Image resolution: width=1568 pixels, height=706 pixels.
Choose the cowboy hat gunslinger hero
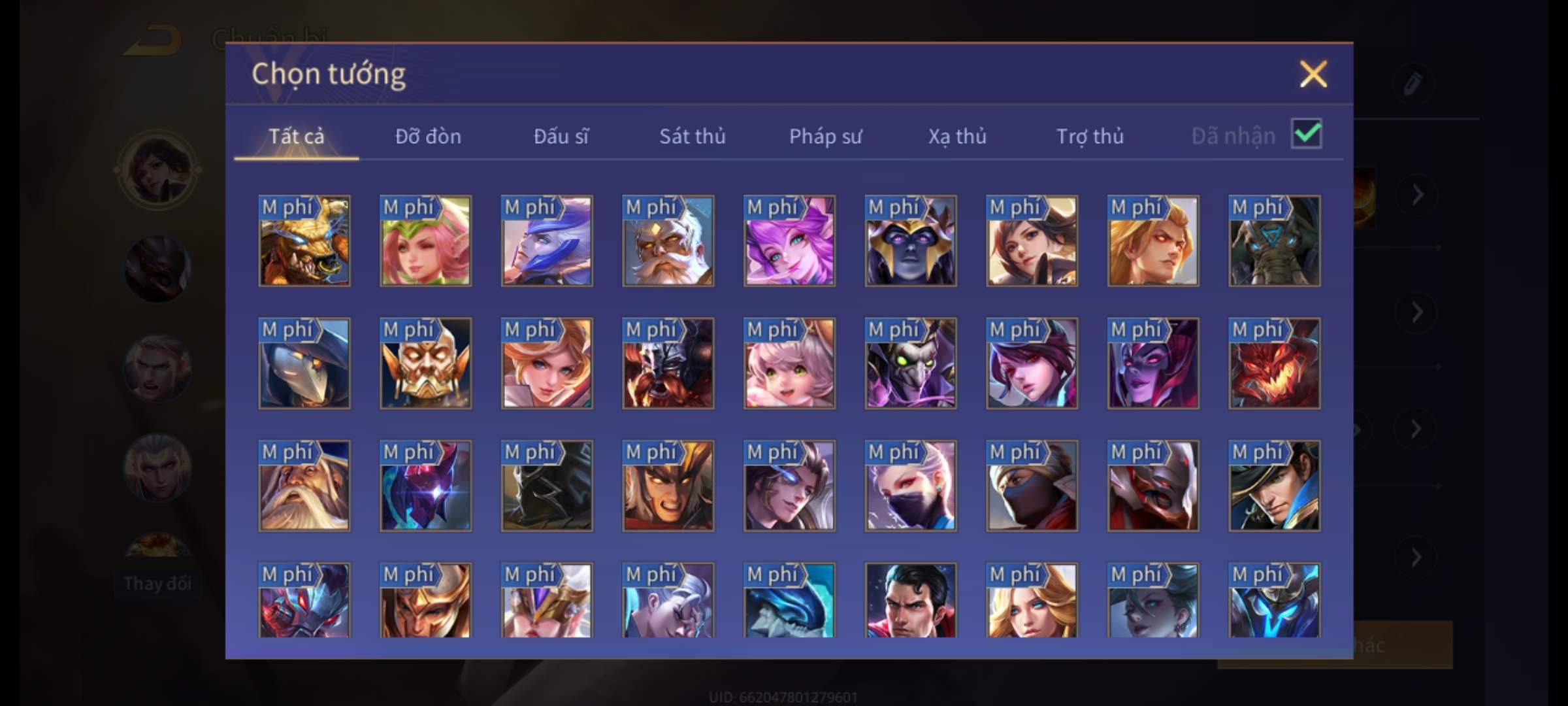click(1274, 486)
